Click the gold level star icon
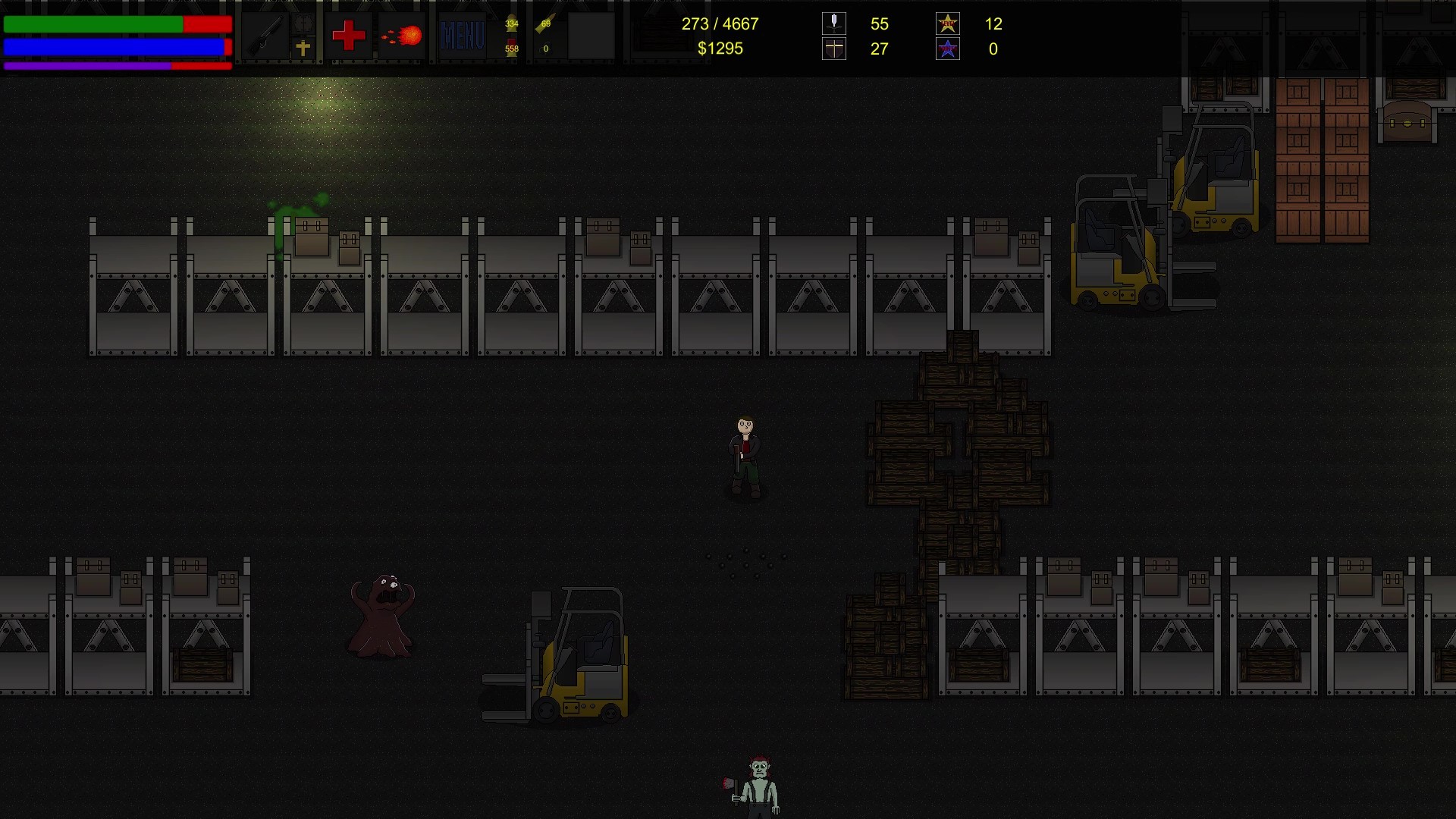Image resolution: width=1456 pixels, height=819 pixels. tap(948, 24)
